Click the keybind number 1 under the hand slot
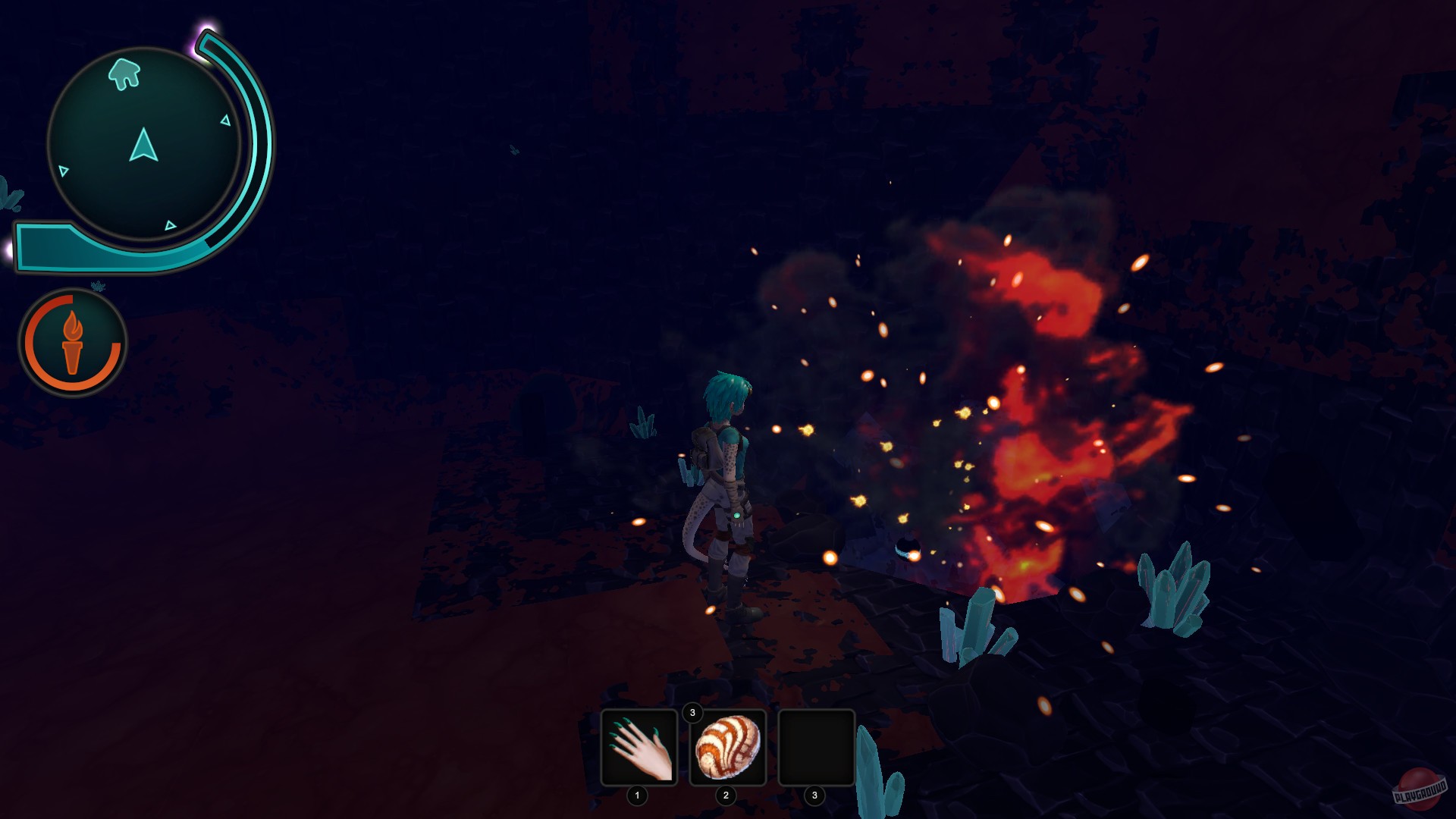This screenshot has width=1456, height=819. point(638,797)
